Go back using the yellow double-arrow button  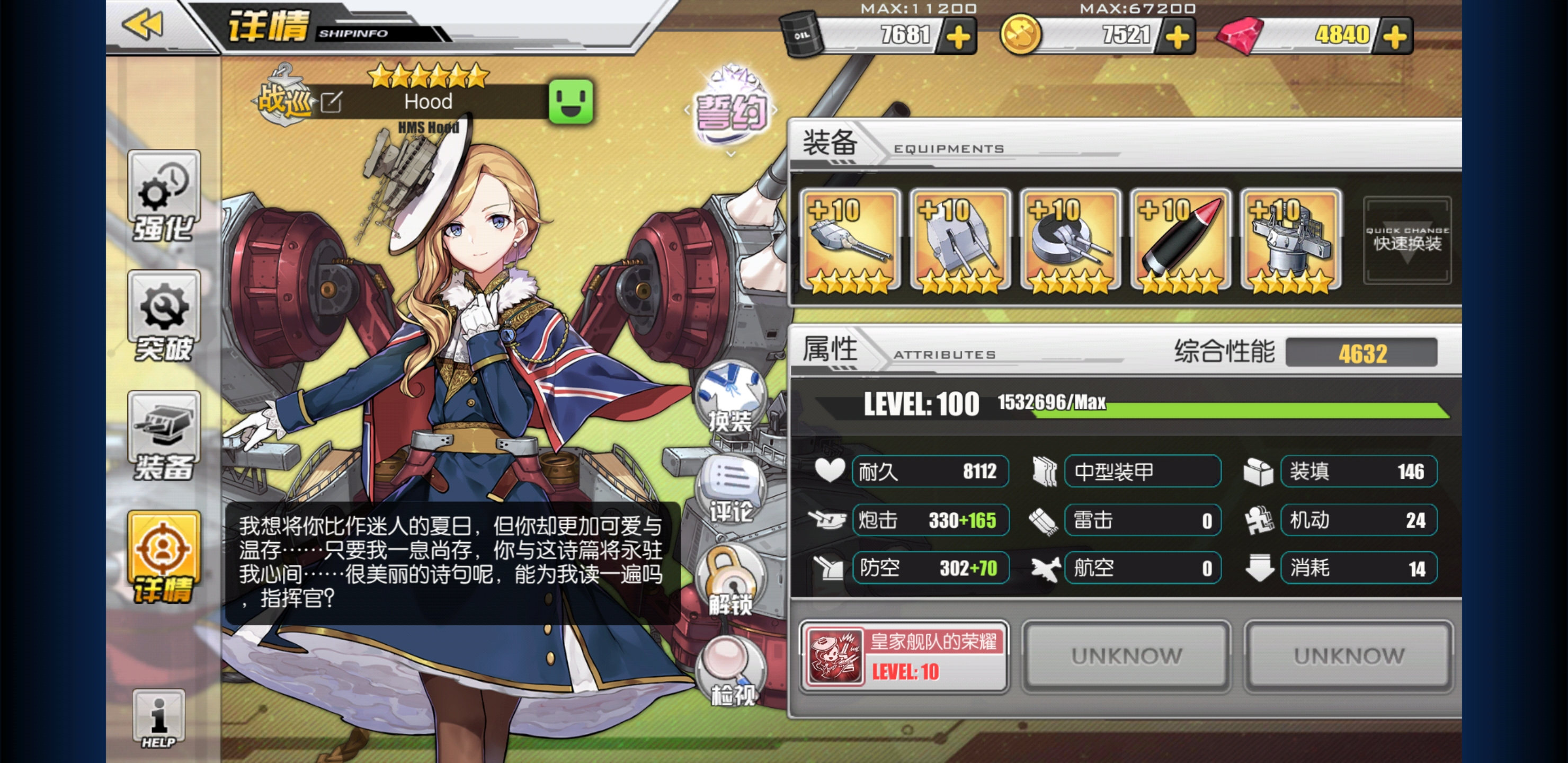click(144, 25)
